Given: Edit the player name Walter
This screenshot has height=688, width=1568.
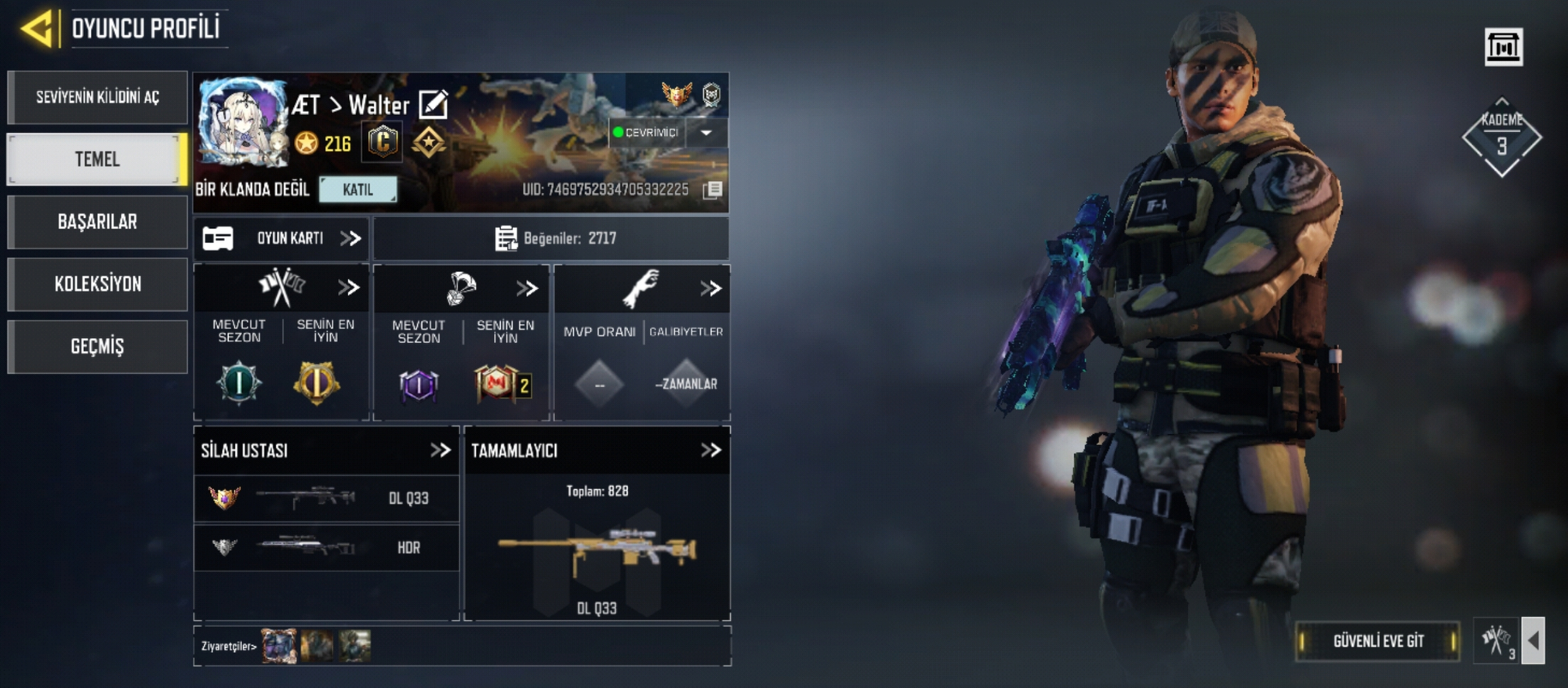Looking at the screenshot, I should [x=433, y=104].
